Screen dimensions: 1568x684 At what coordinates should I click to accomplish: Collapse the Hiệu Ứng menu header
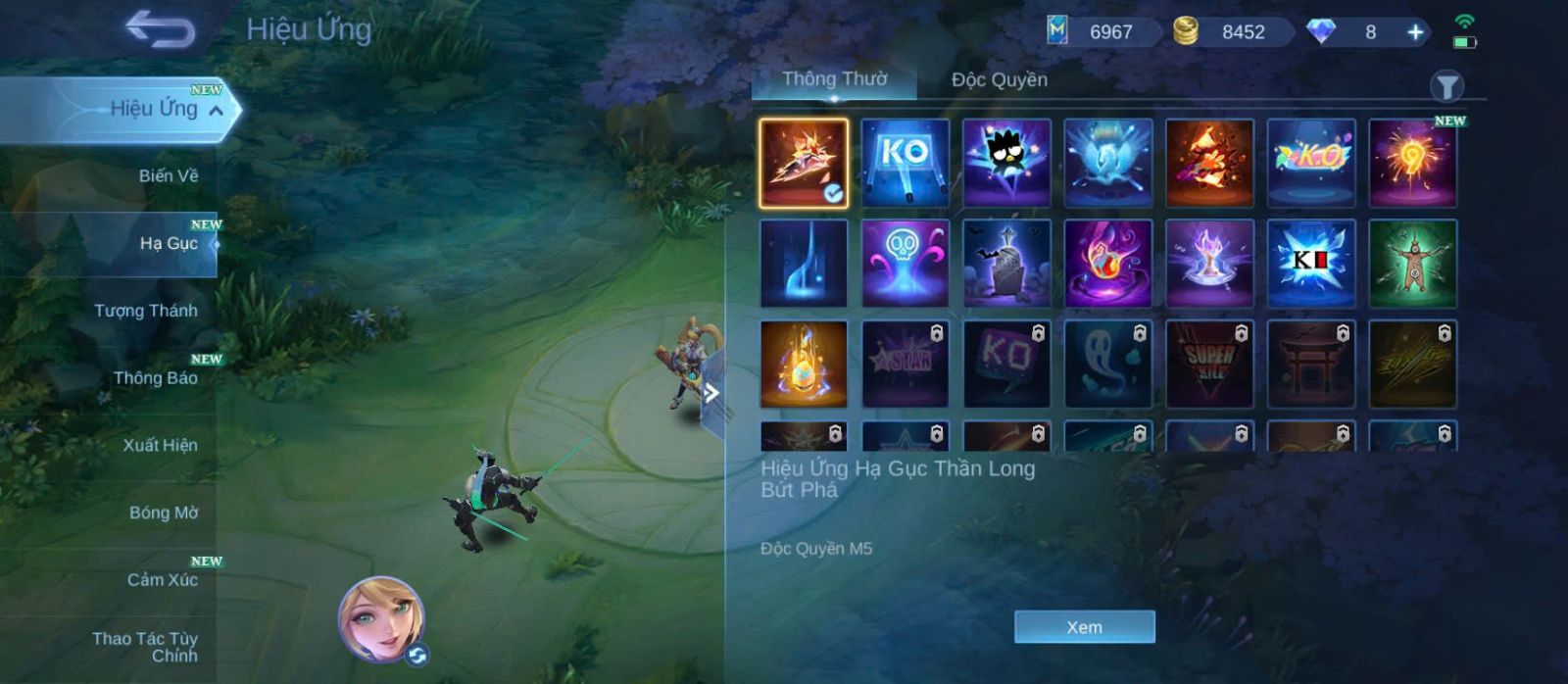(x=216, y=111)
